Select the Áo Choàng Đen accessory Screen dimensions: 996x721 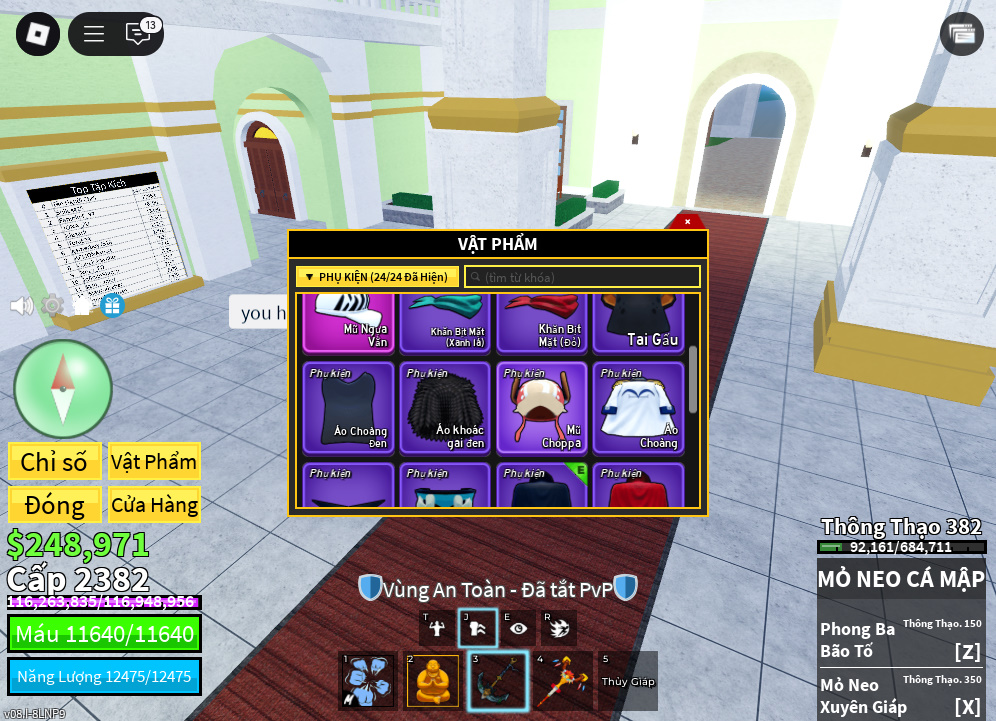(x=349, y=406)
